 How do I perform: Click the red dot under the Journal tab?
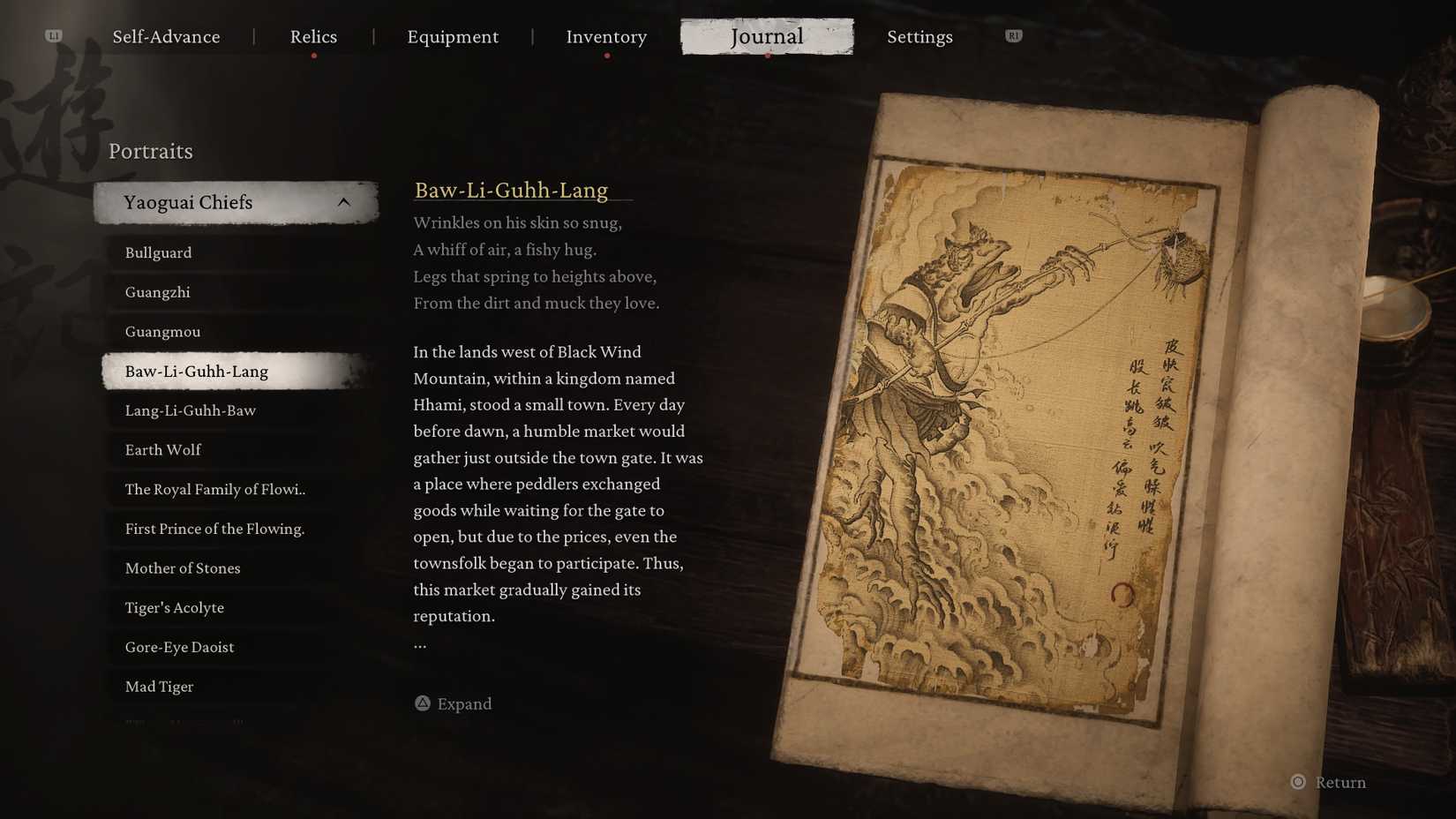766,56
